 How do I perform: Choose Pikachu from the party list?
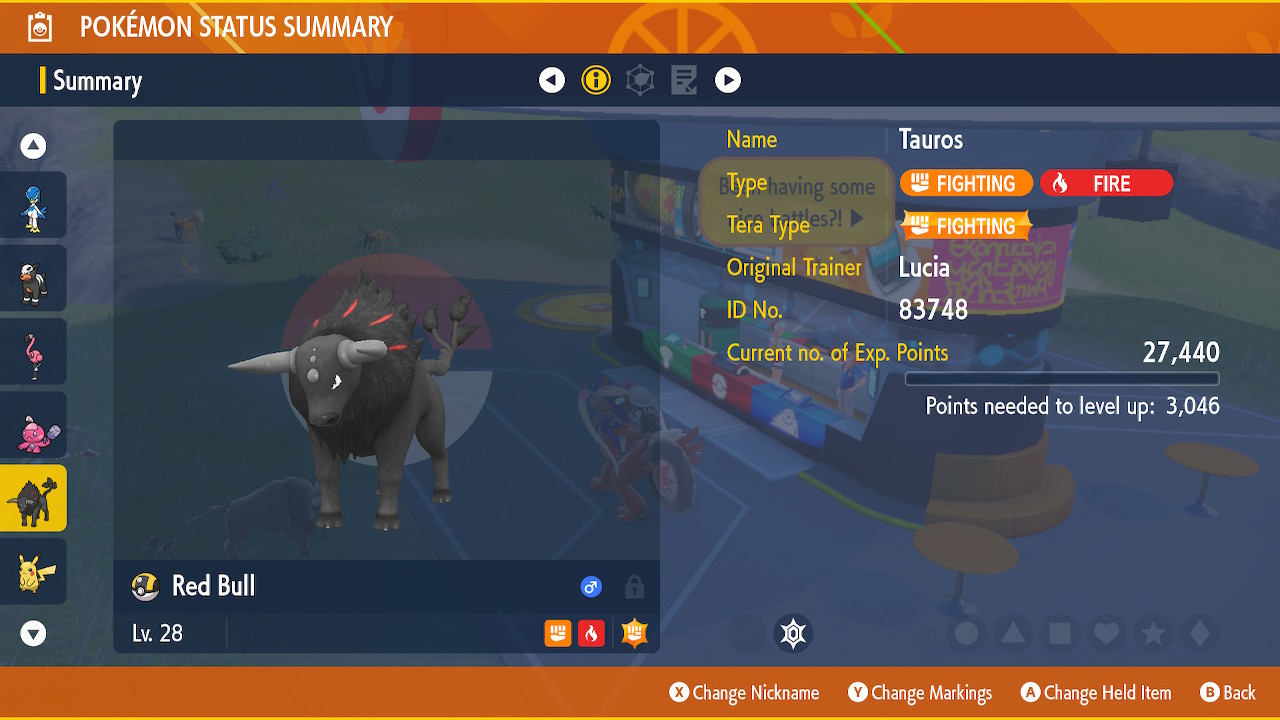(33, 571)
